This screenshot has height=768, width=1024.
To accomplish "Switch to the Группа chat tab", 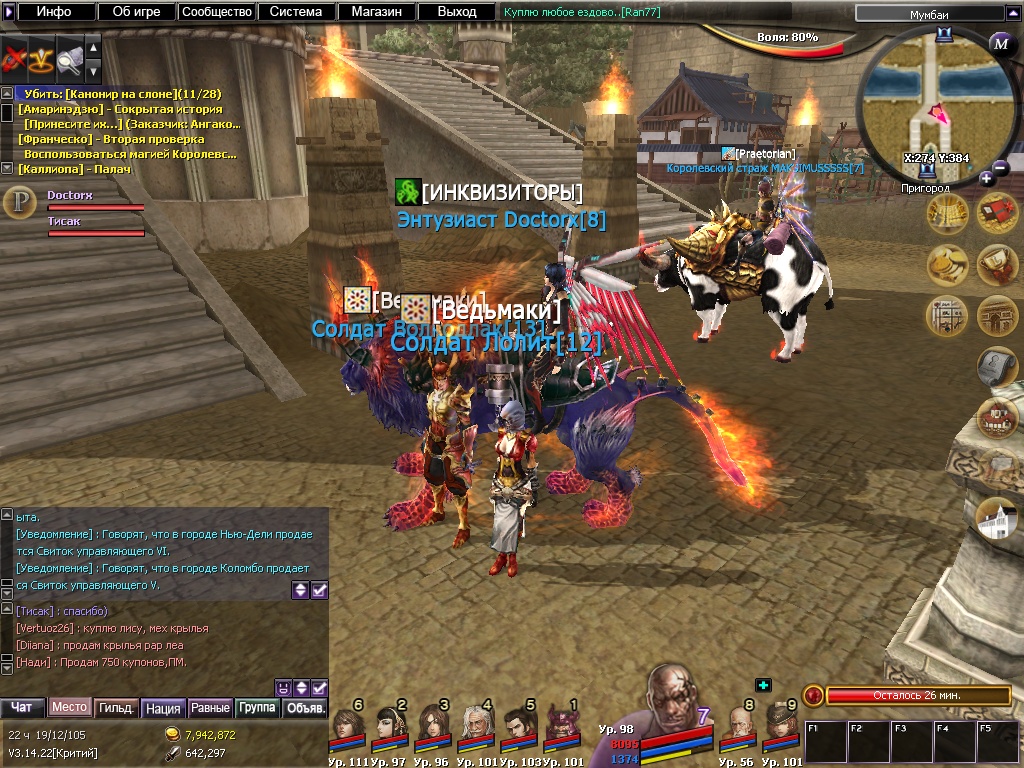I will [257, 708].
